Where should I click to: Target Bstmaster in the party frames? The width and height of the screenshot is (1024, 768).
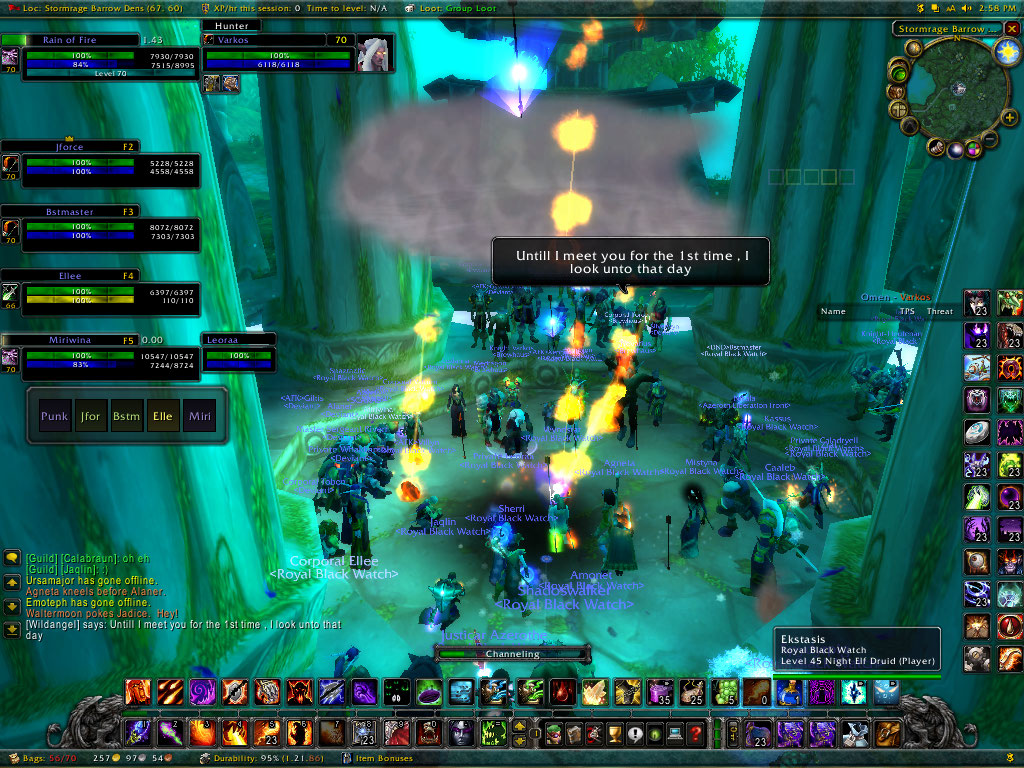100,231
